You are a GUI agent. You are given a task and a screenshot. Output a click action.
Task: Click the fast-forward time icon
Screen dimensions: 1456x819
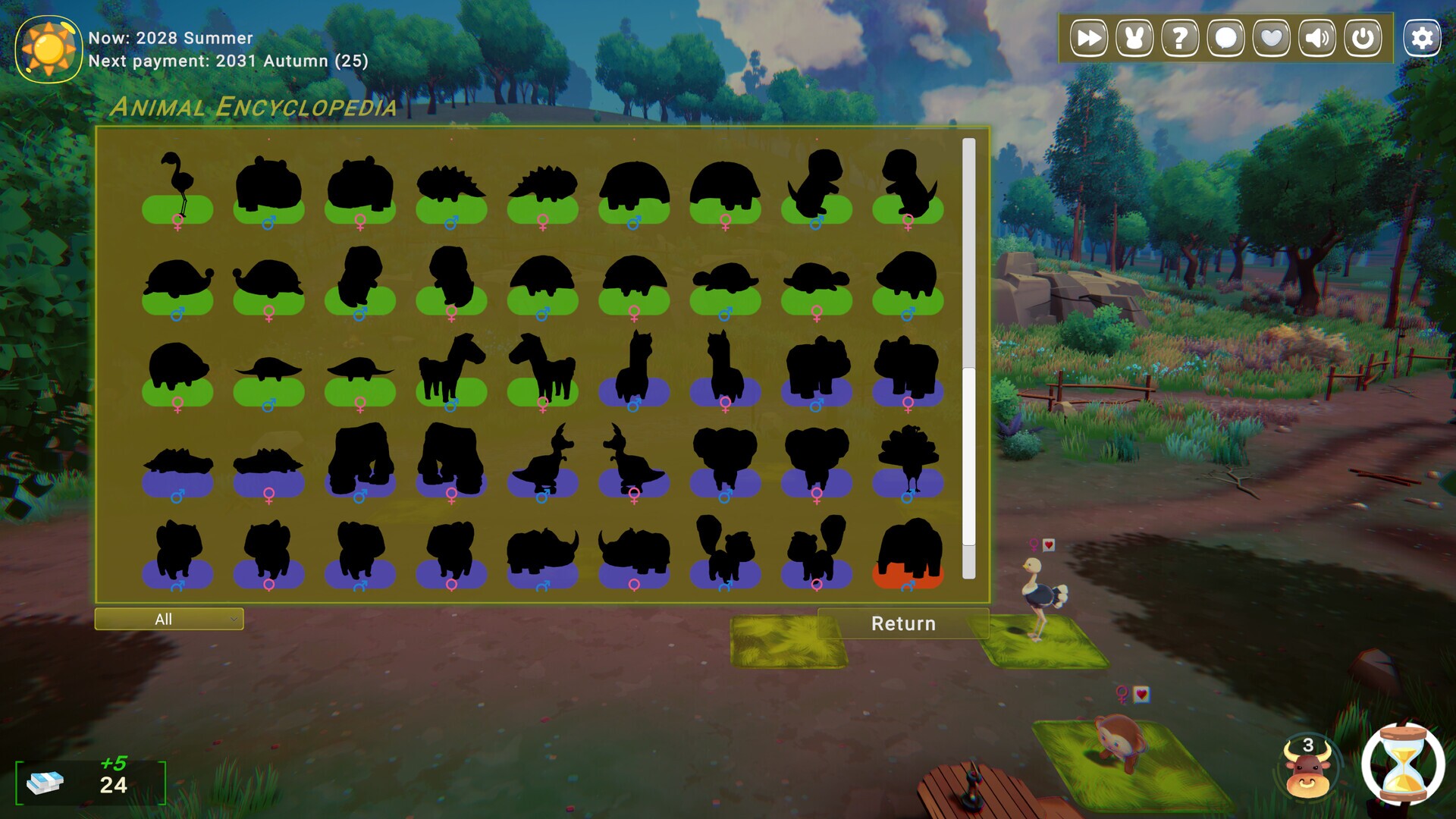[1090, 36]
